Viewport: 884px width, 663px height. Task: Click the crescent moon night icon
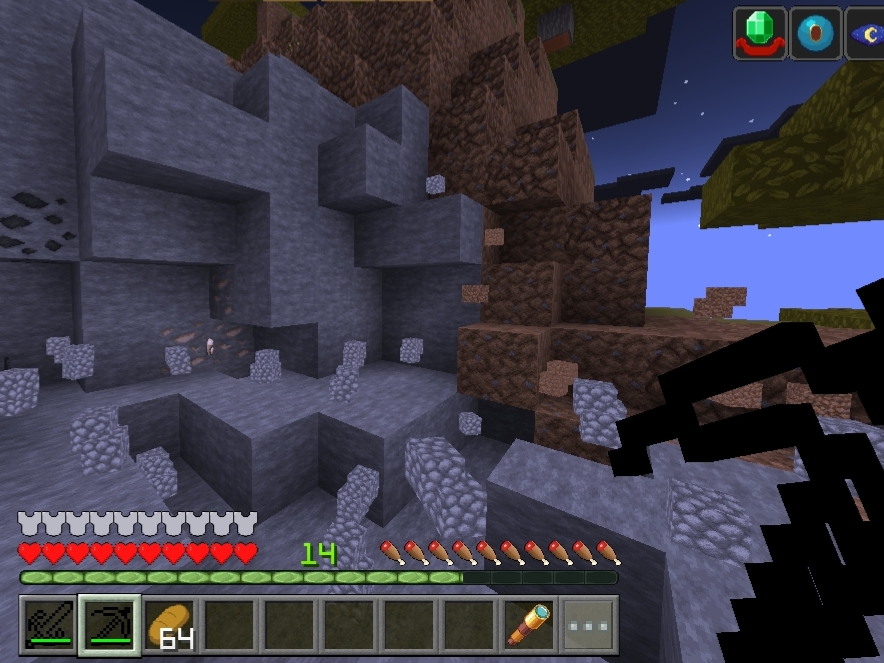pyautogui.click(x=866, y=34)
